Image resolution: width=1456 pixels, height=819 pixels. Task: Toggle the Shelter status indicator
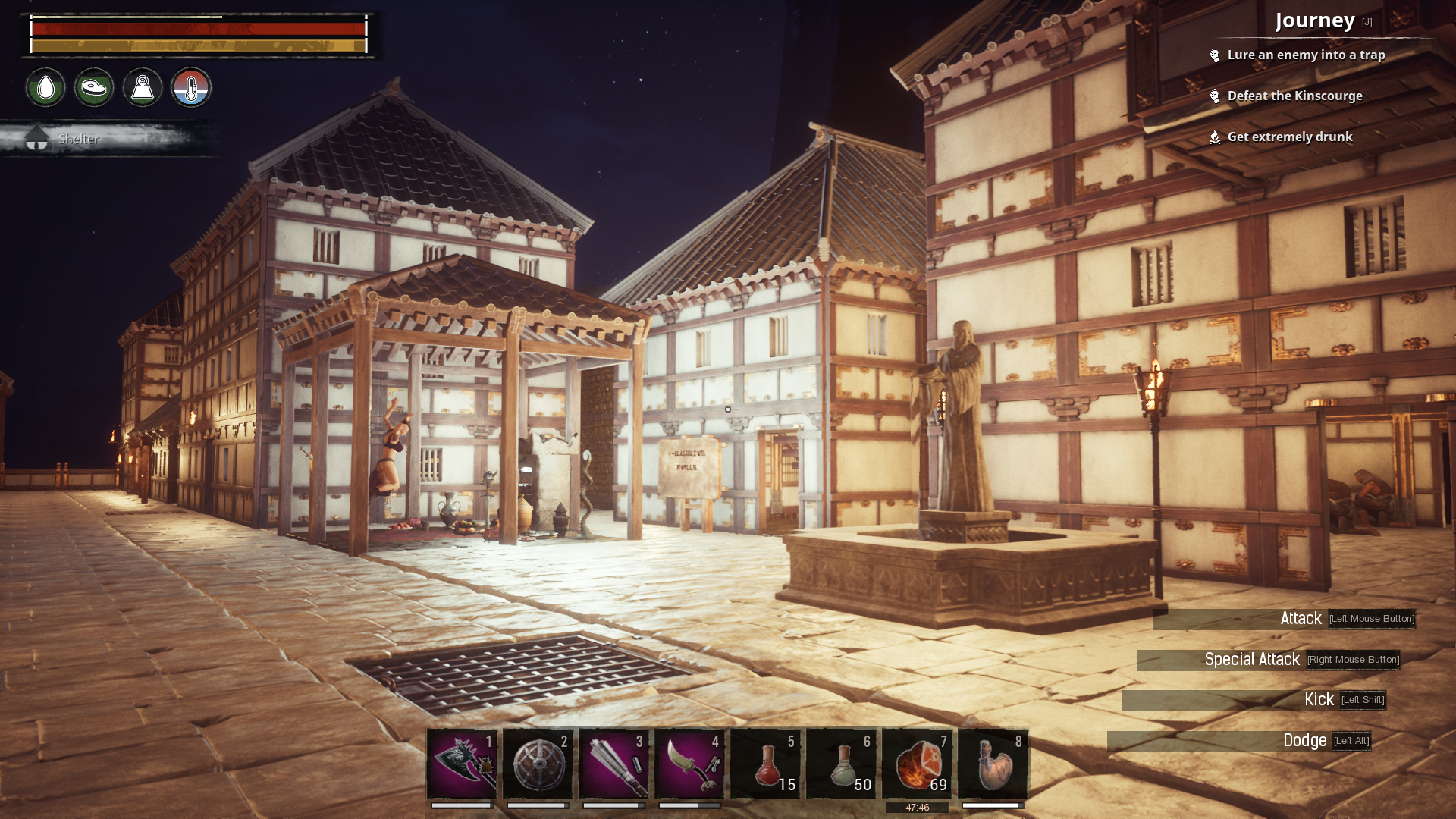(78, 139)
